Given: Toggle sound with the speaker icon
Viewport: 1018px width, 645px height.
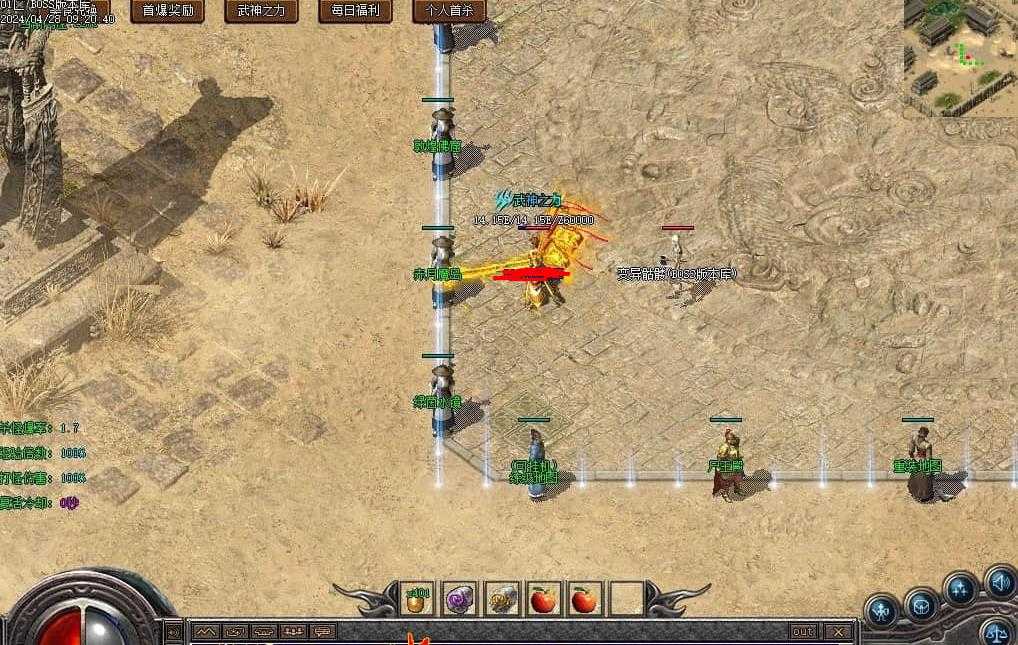Looking at the screenshot, I should 1000,581.
